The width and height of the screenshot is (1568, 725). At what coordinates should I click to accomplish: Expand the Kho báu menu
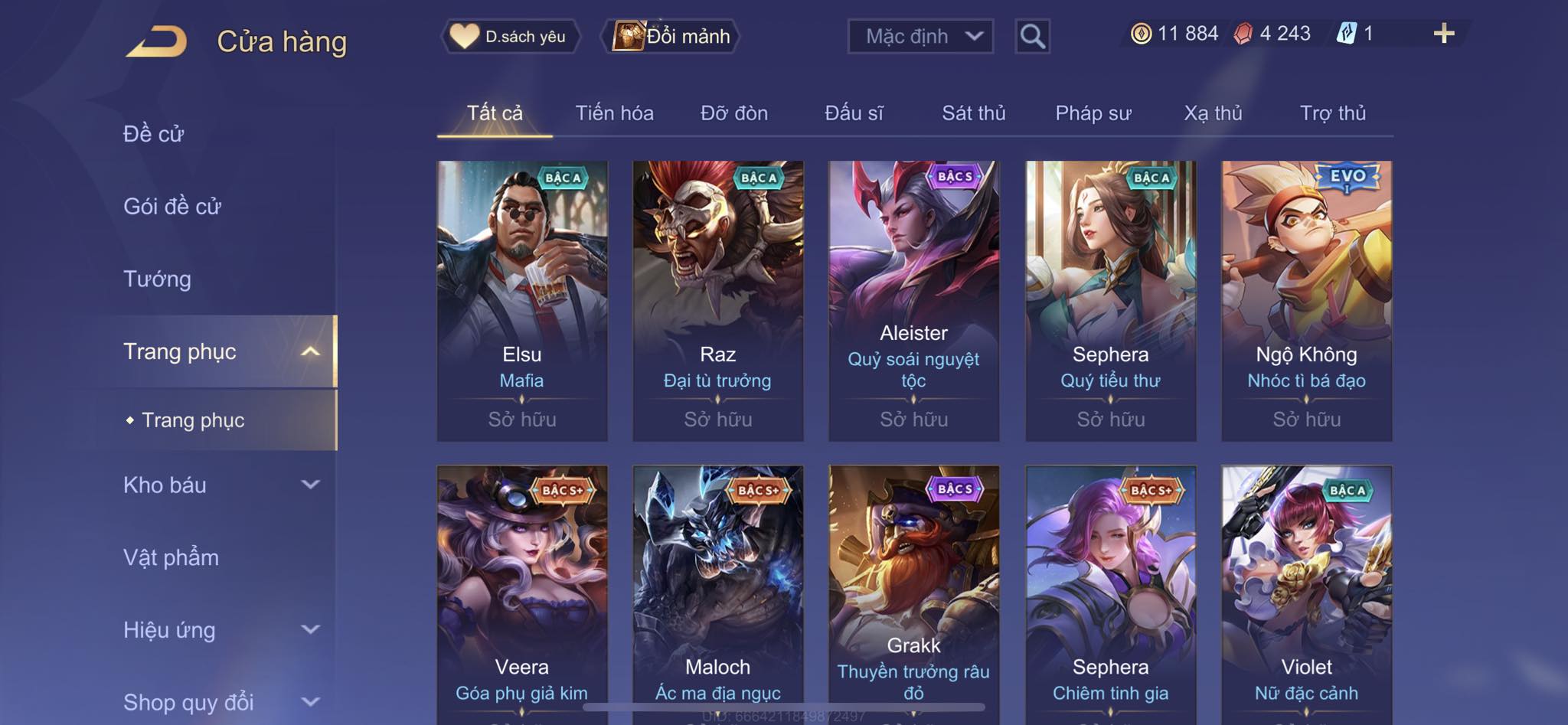tap(220, 485)
